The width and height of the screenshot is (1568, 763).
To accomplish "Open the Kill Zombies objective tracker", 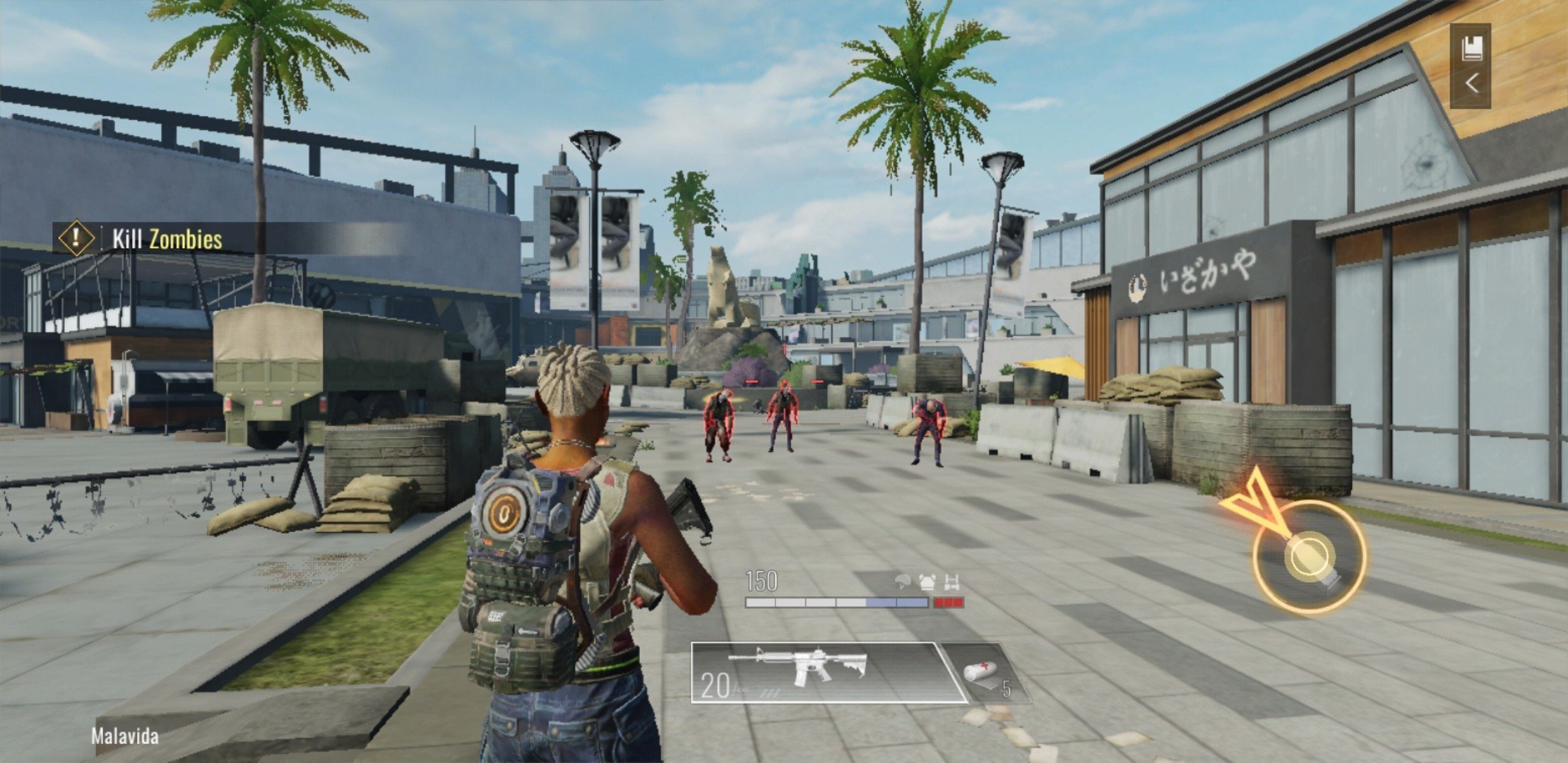I will click(x=166, y=239).
